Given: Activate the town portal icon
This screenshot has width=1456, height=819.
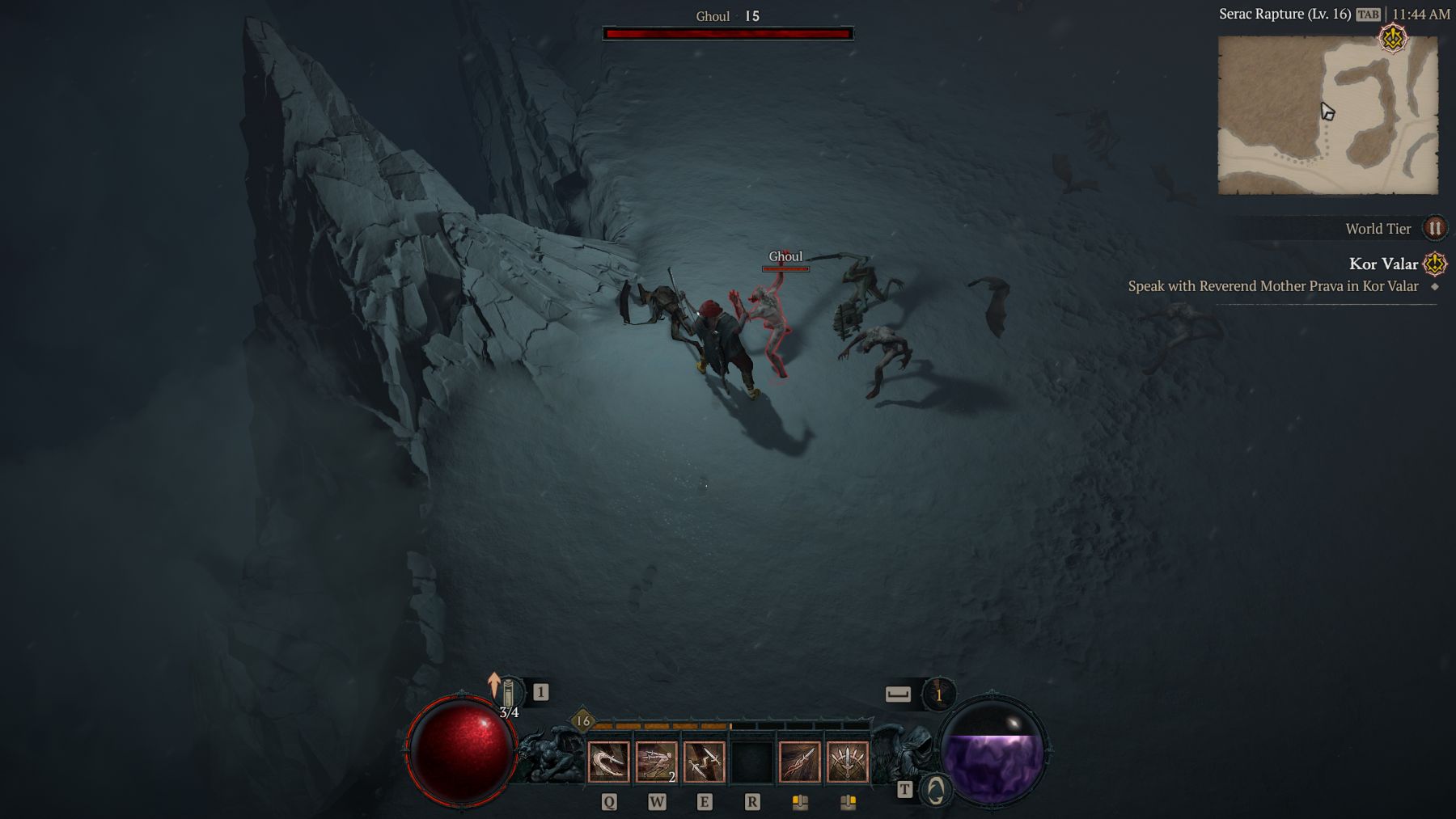Looking at the screenshot, I should (936, 790).
